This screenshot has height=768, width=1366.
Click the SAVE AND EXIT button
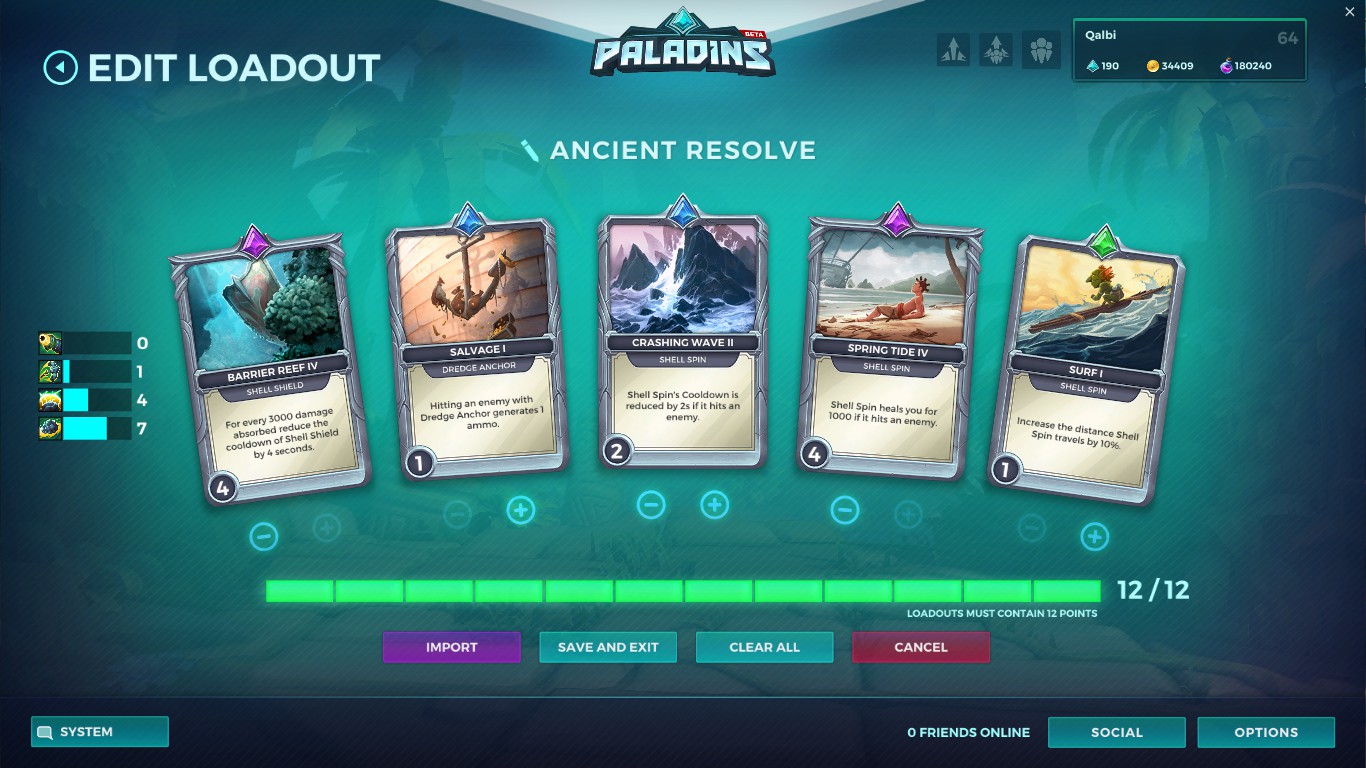608,647
